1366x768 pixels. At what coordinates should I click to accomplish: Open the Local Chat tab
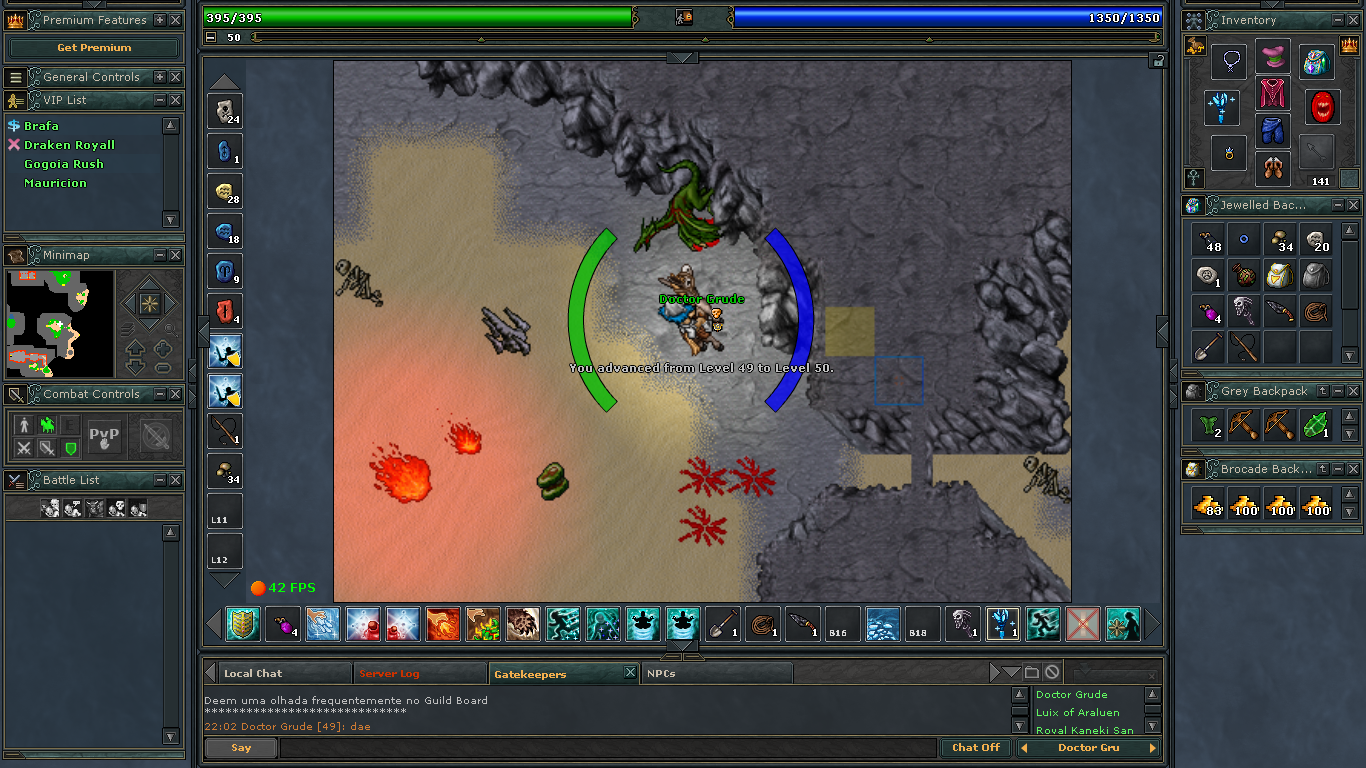253,674
